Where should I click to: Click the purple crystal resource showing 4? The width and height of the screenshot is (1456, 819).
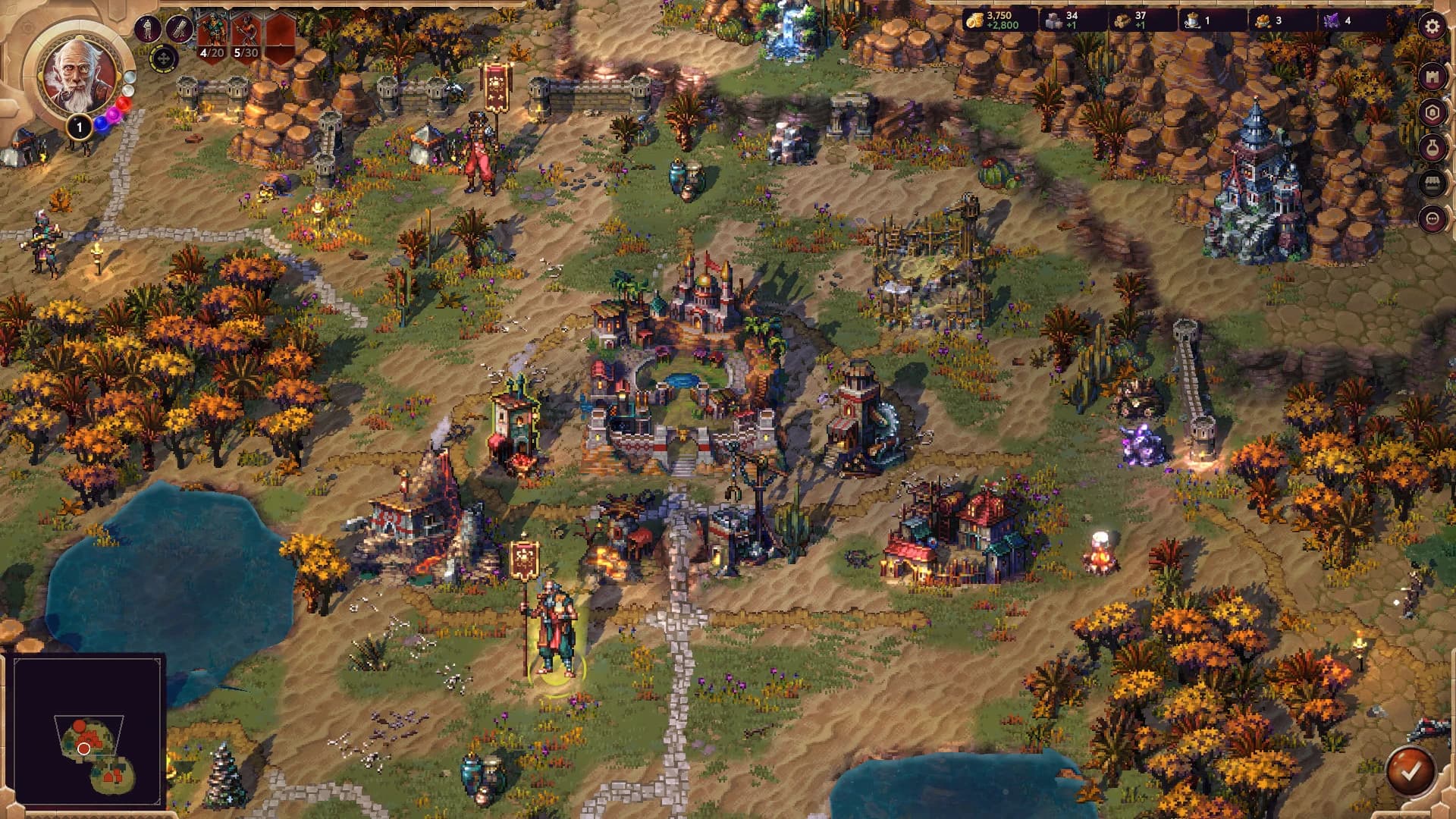click(1338, 20)
